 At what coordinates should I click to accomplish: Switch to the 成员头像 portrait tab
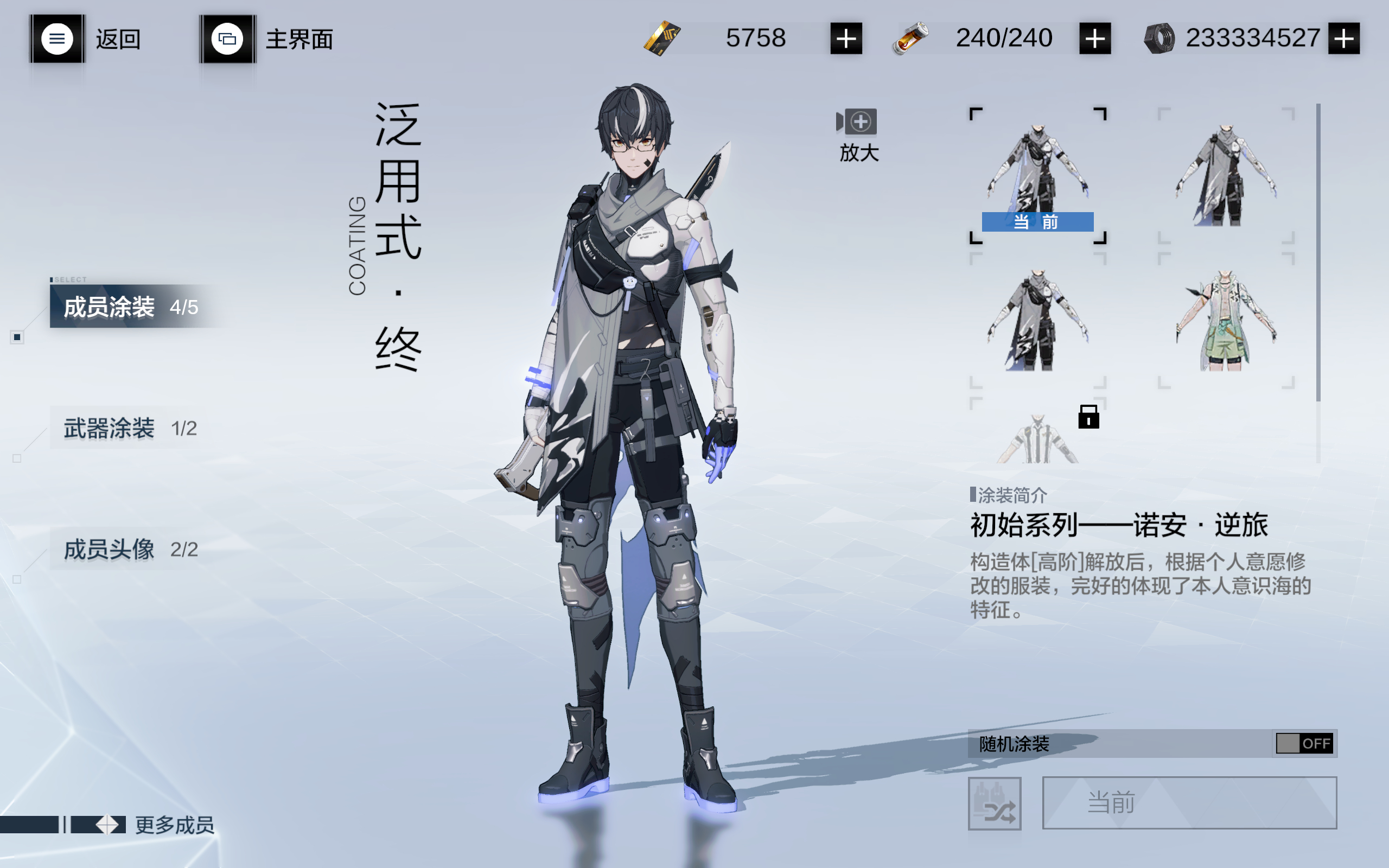point(131,550)
